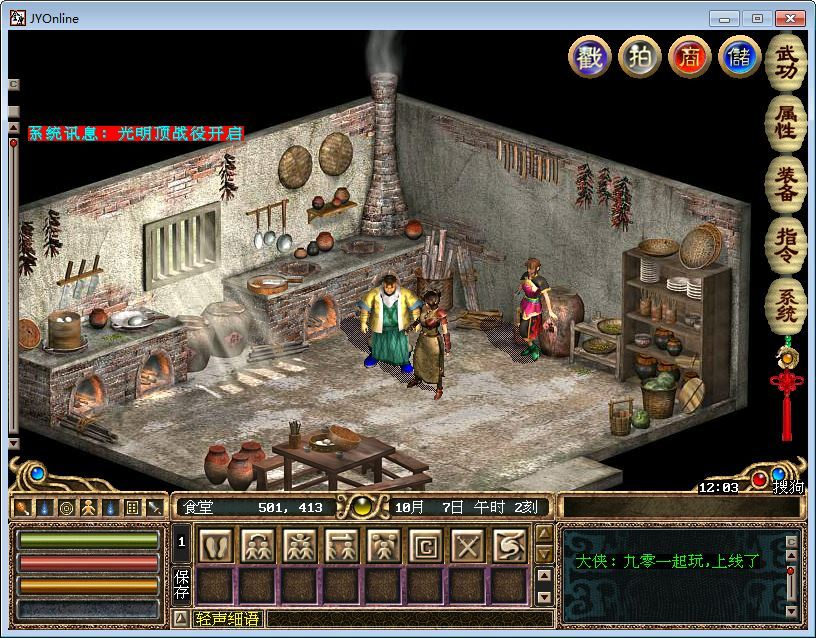
Task: Click the blue 储 storage button
Action: [739, 56]
